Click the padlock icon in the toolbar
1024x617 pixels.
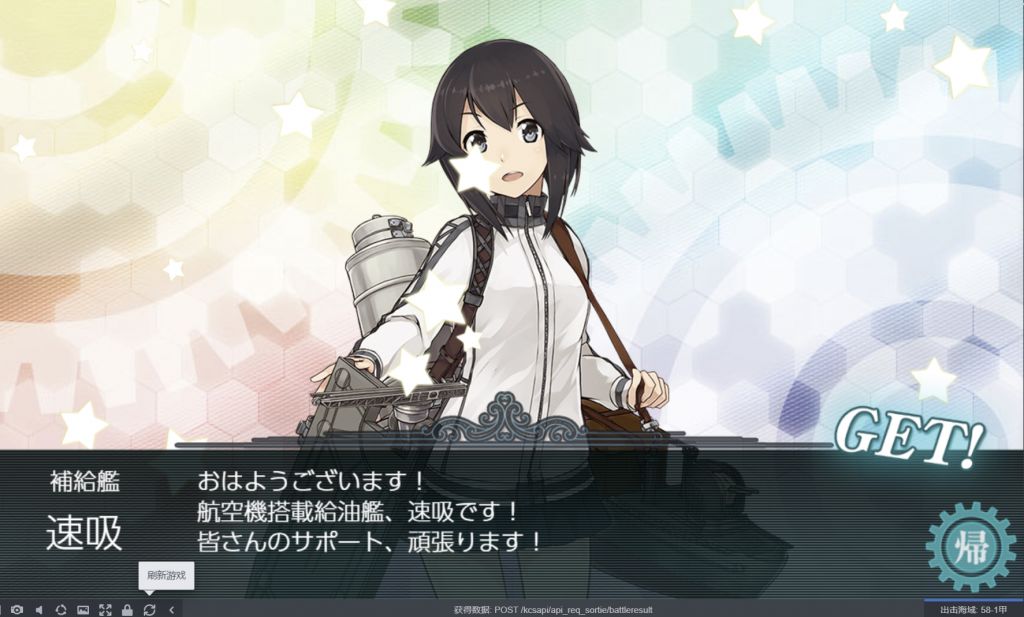pos(127,609)
